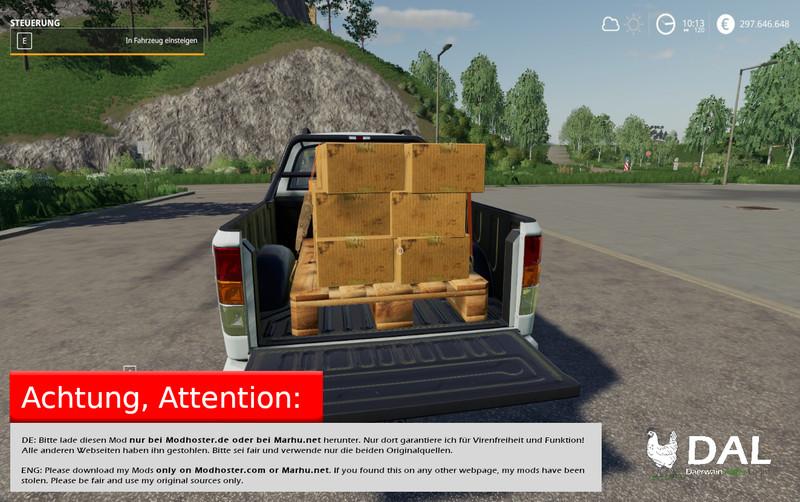Image resolution: width=800 pixels, height=502 pixels.
Task: Click the cloudy weather icon
Action: click(x=610, y=24)
